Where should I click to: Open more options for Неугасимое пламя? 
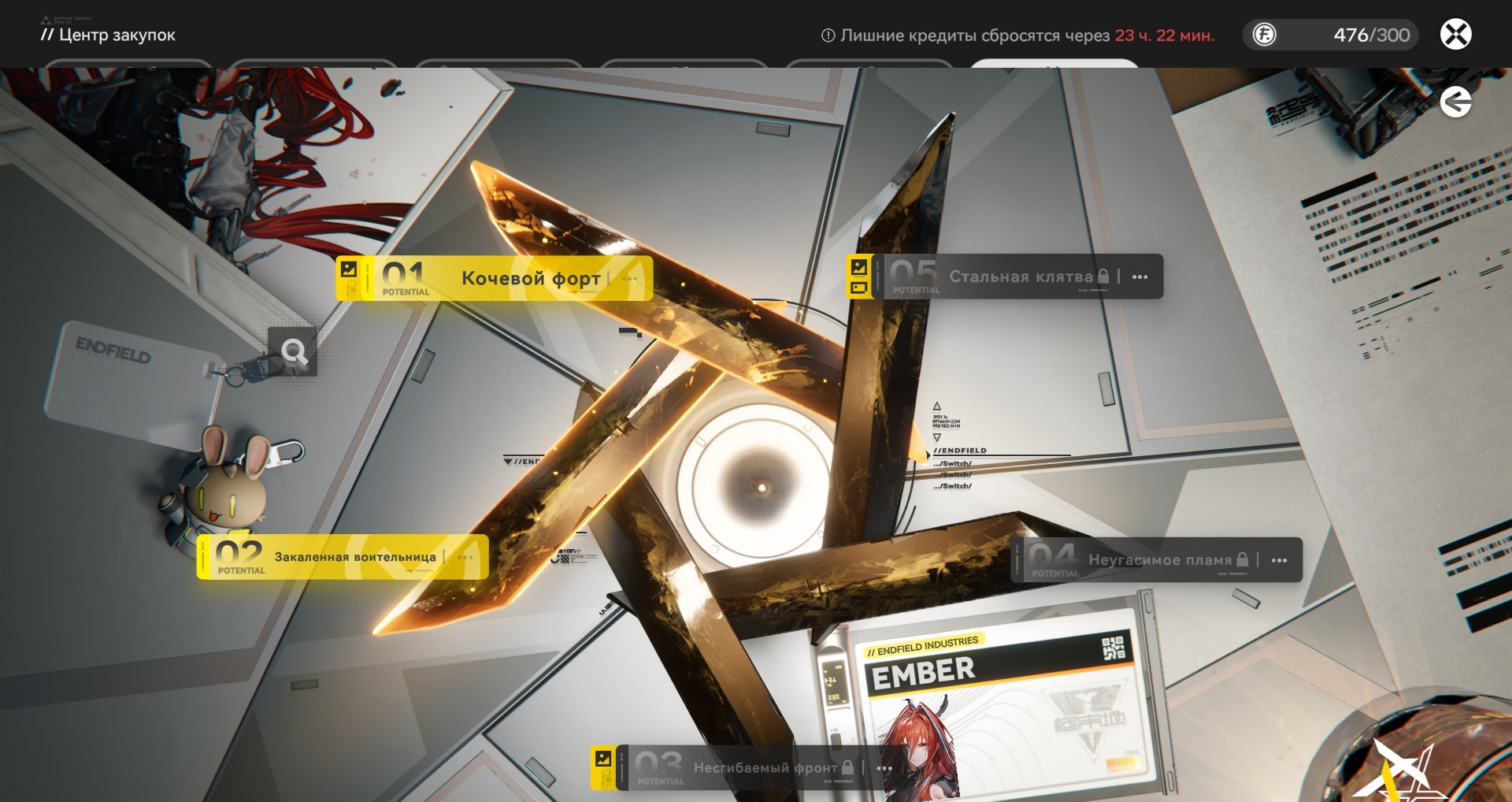pos(1279,560)
